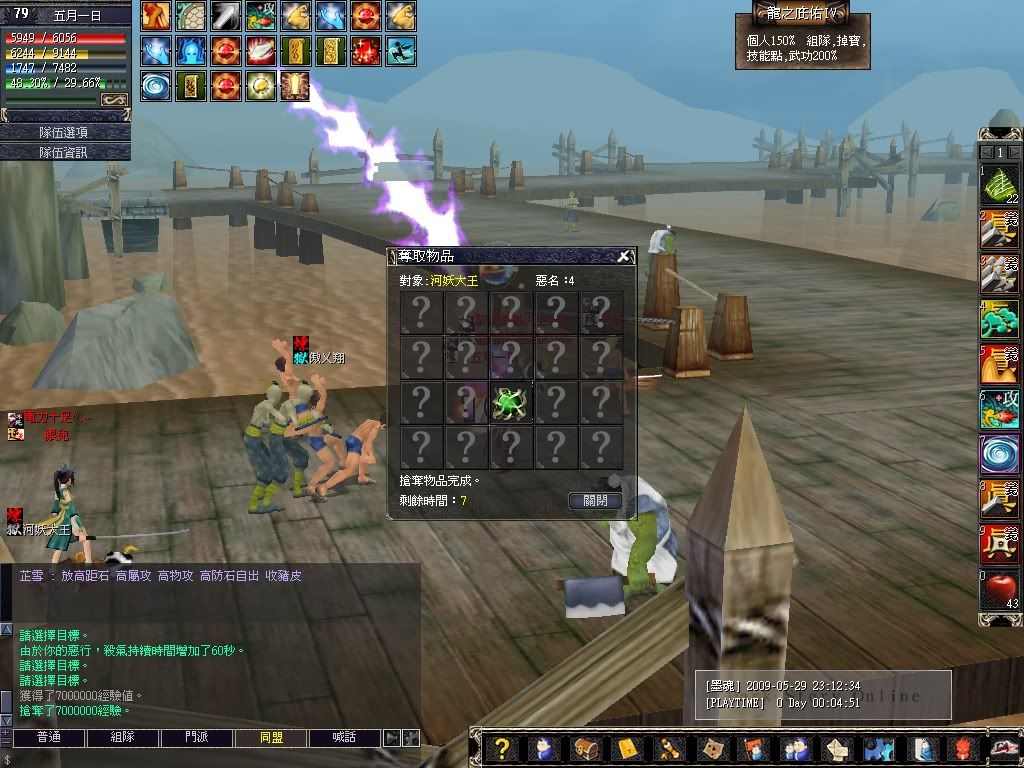
Task: Click the 關閉 button in the loot window
Action: click(x=595, y=501)
